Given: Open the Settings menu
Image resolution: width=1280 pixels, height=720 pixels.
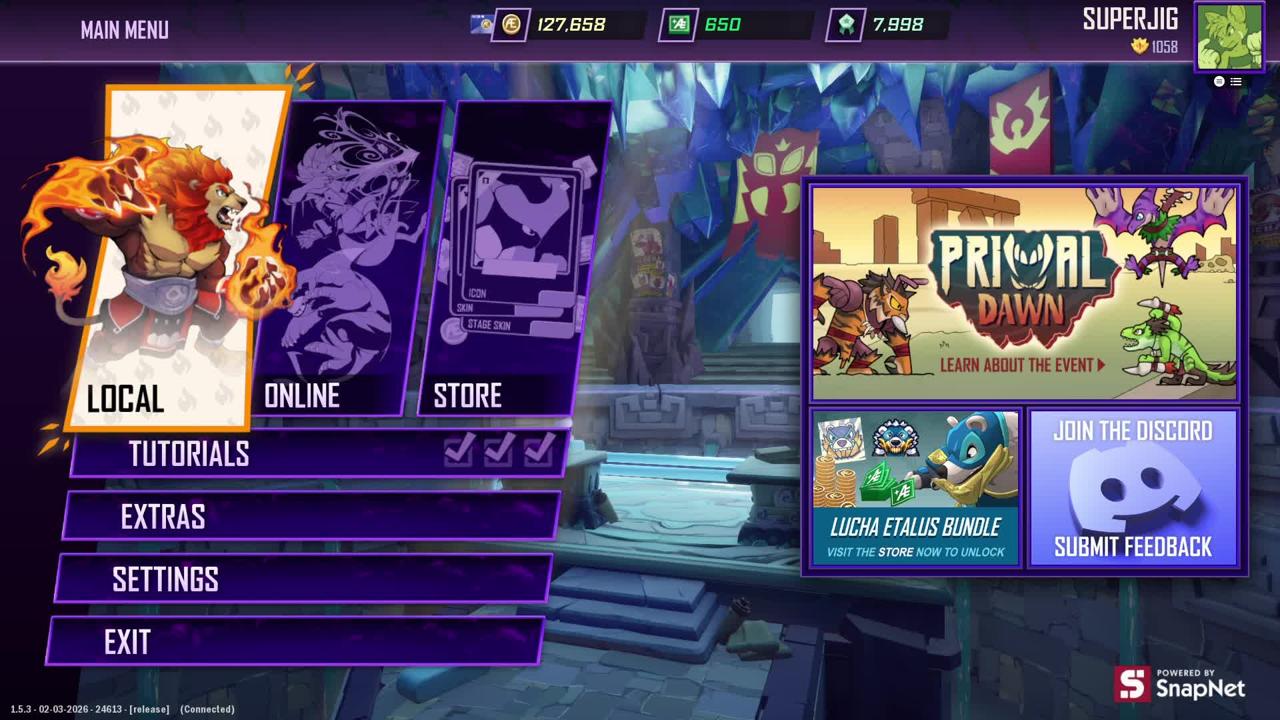Looking at the screenshot, I should tap(302, 580).
